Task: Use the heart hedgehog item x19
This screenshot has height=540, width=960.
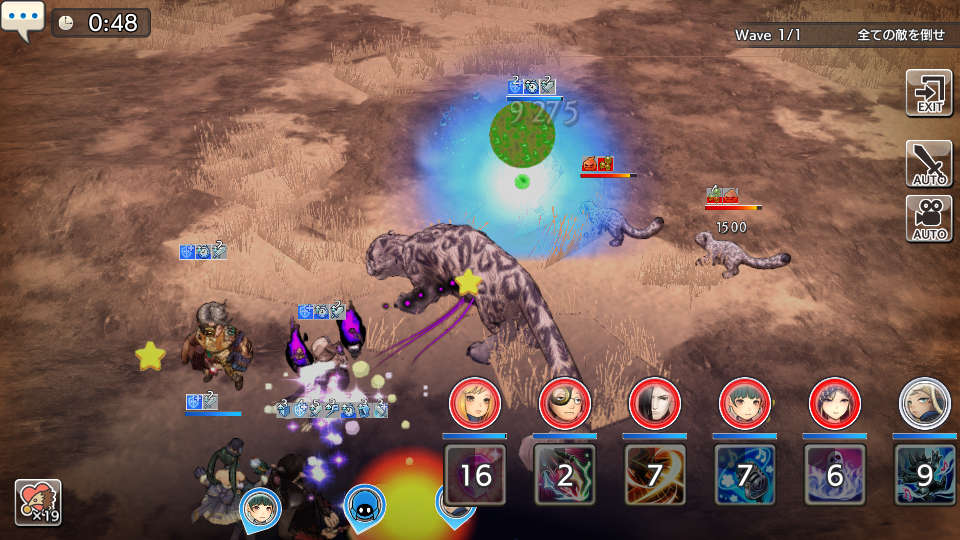Action: [38, 502]
